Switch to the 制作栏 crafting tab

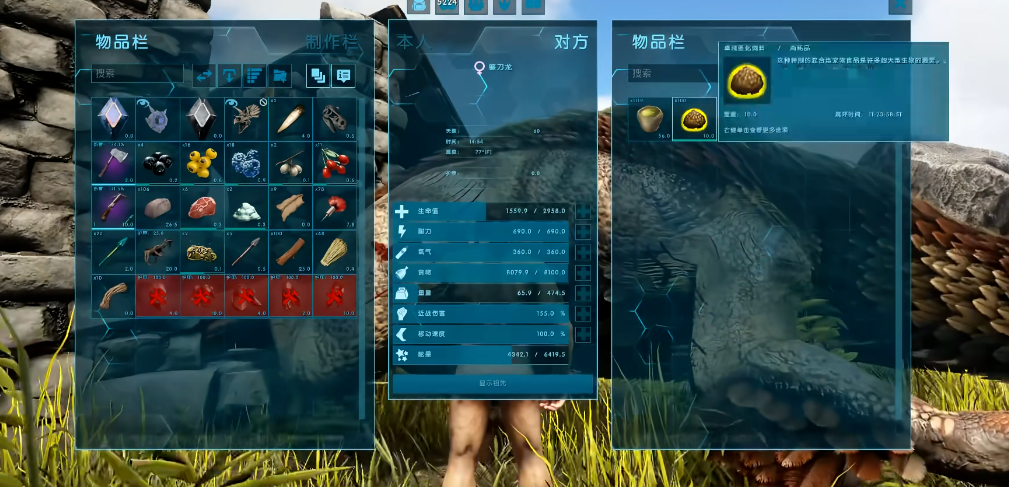pyautogui.click(x=331, y=42)
